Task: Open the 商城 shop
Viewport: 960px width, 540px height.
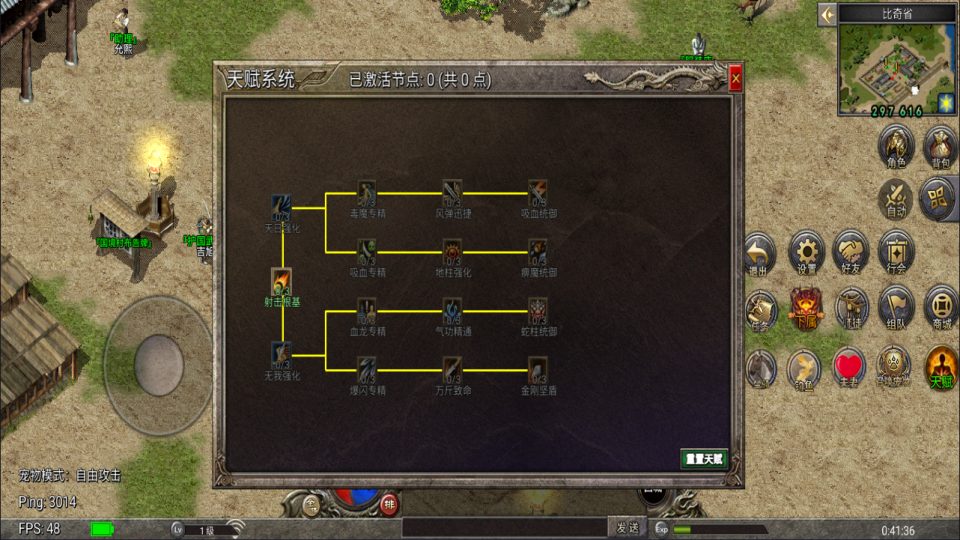Action: pyautogui.click(x=941, y=306)
